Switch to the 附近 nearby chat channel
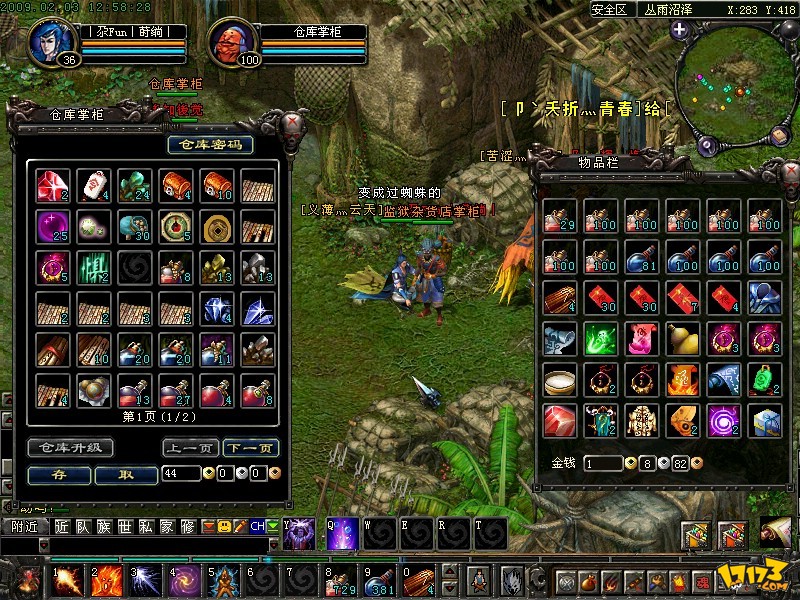Screen dimensions: 800x600 coord(24,526)
